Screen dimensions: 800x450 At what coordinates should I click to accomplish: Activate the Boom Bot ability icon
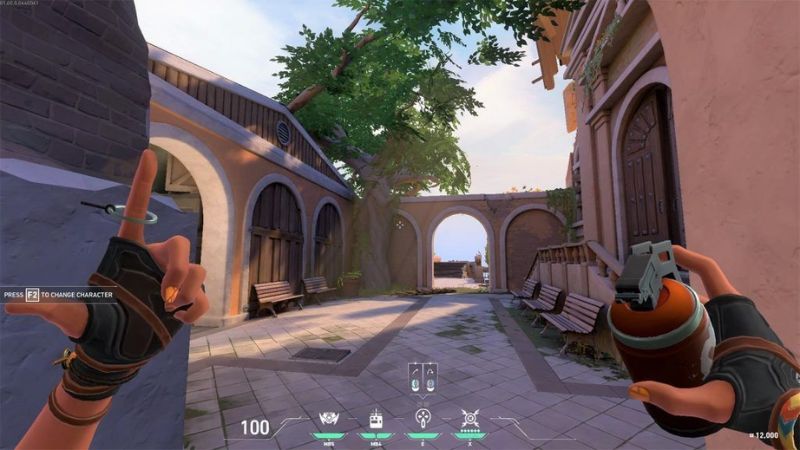(x=373, y=419)
